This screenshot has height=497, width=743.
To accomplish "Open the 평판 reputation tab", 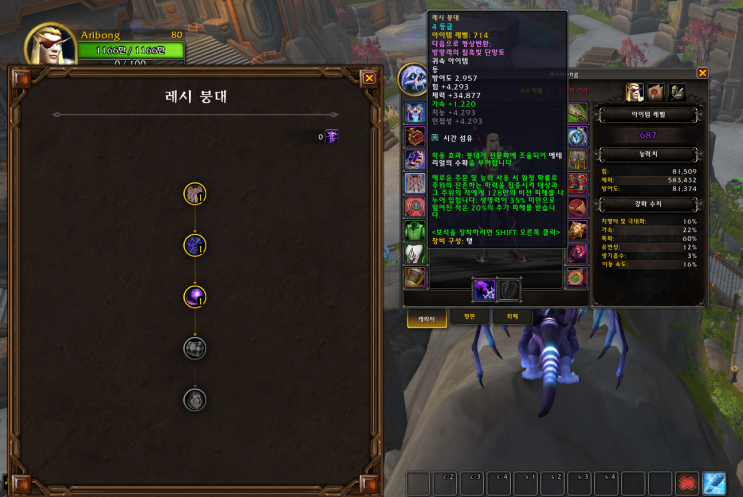I will (x=469, y=317).
